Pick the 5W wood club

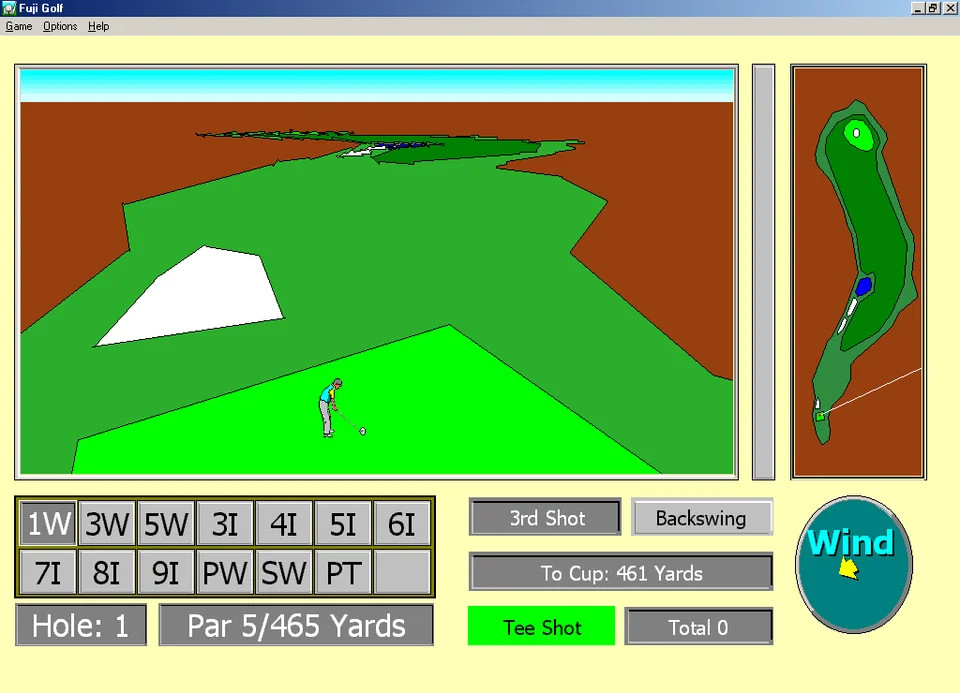[166, 524]
